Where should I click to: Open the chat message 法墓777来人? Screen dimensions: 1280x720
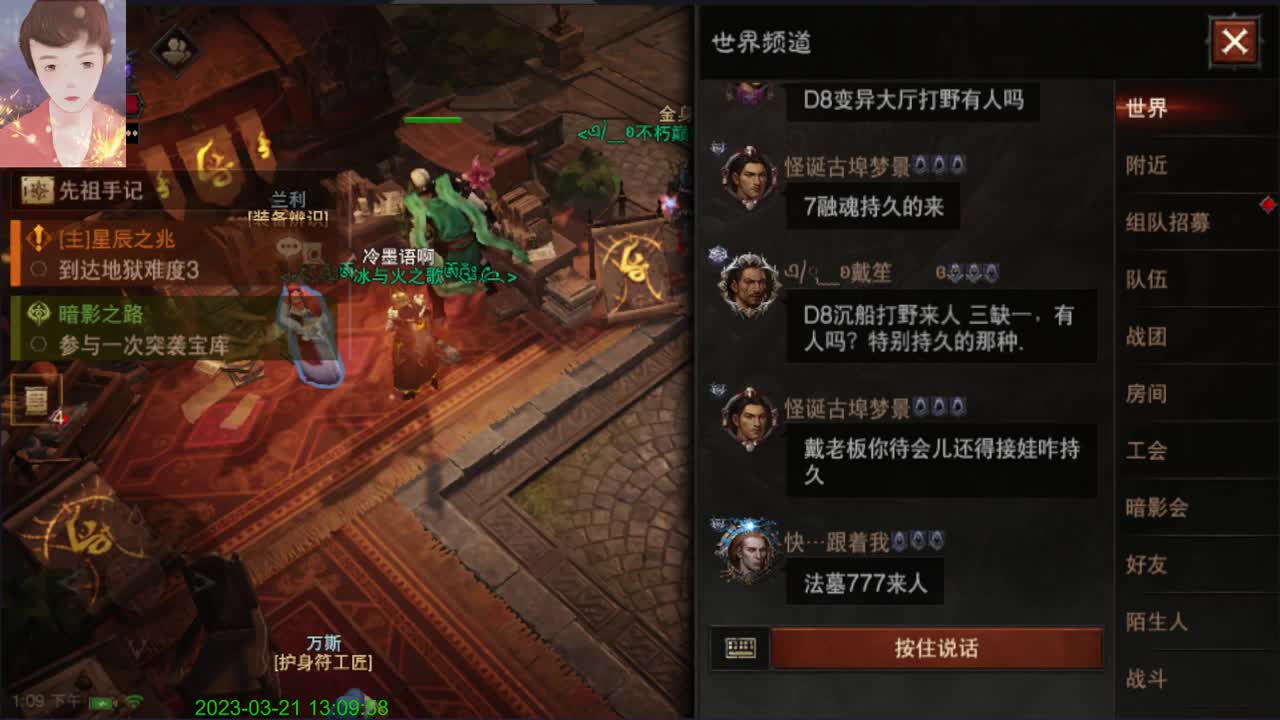coord(864,582)
